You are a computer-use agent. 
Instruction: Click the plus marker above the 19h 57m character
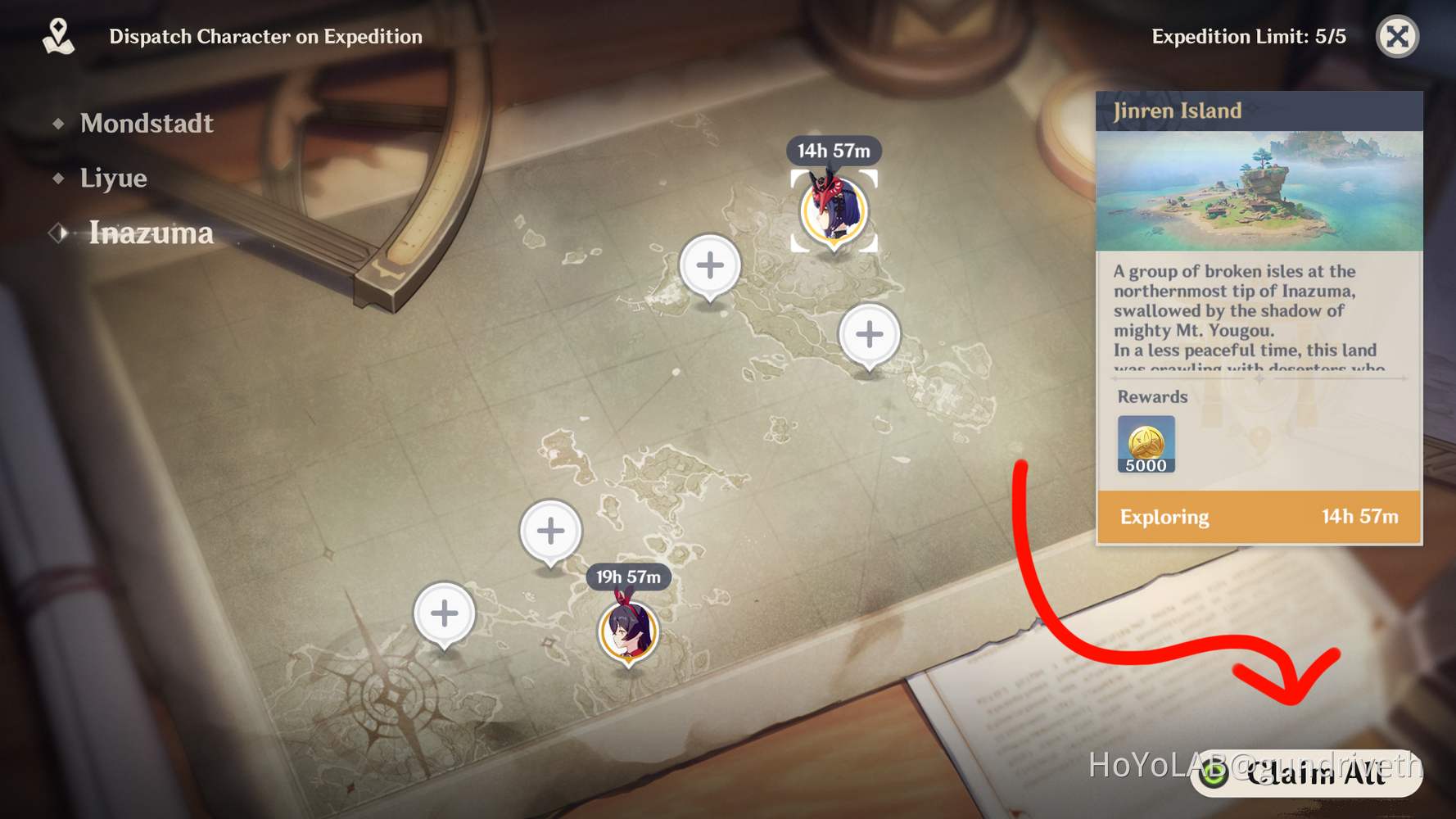click(549, 531)
